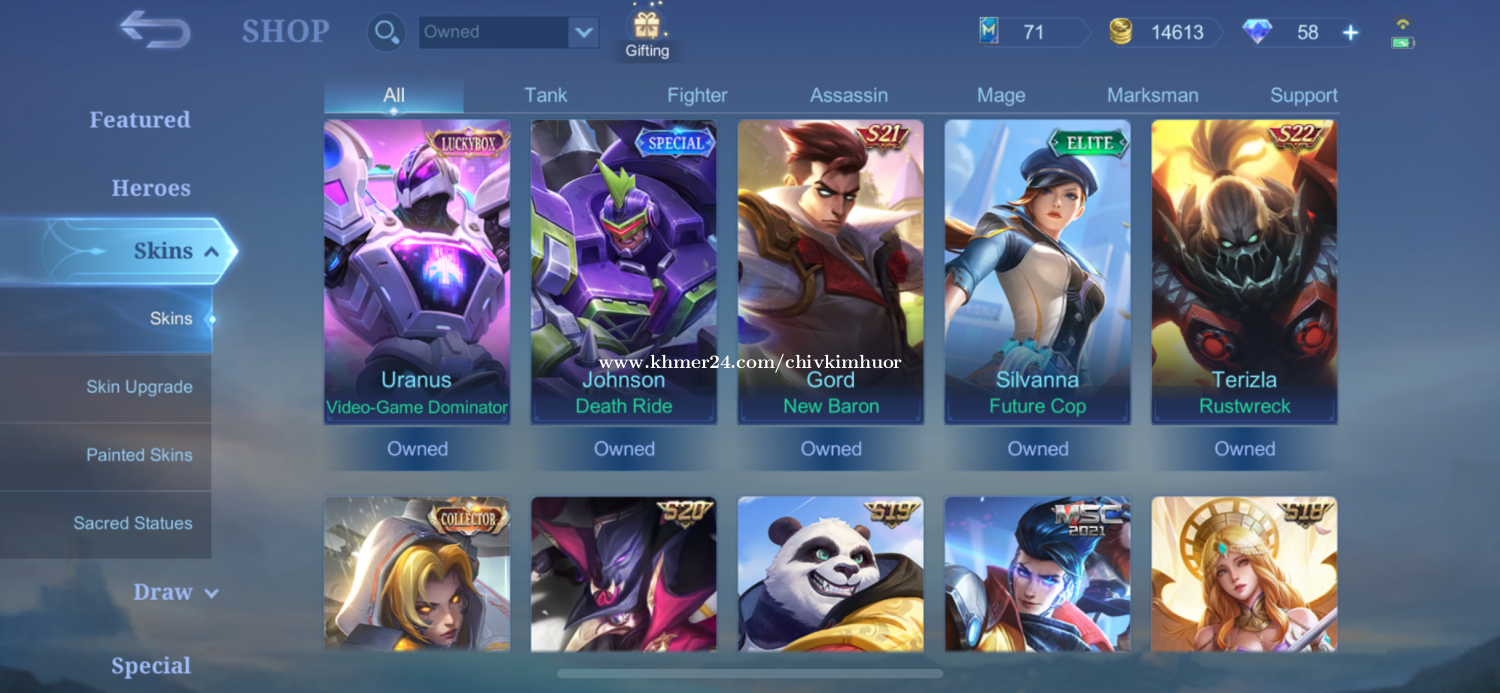Show Assassin skins
Screen dimensions: 1500x693
click(849, 95)
